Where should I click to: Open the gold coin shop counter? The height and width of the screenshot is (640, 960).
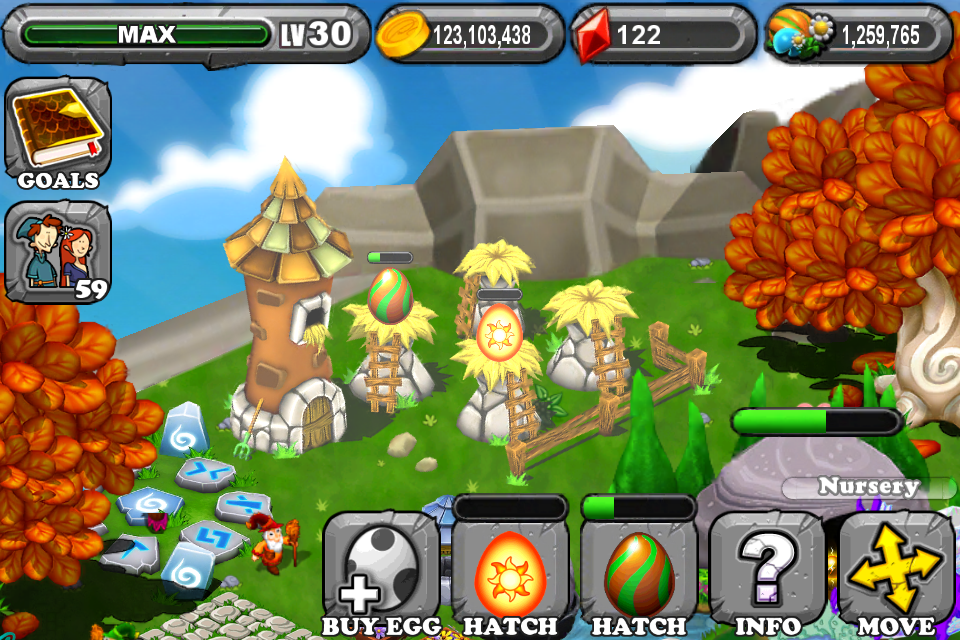click(470, 35)
